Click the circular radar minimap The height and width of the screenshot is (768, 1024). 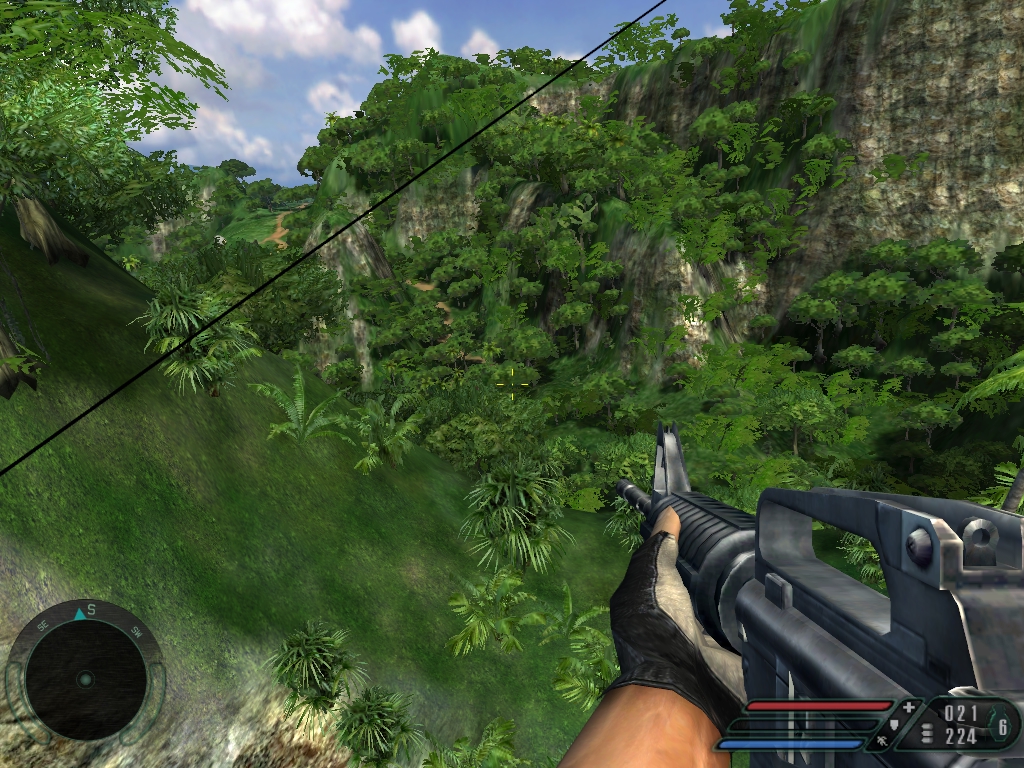(85, 679)
